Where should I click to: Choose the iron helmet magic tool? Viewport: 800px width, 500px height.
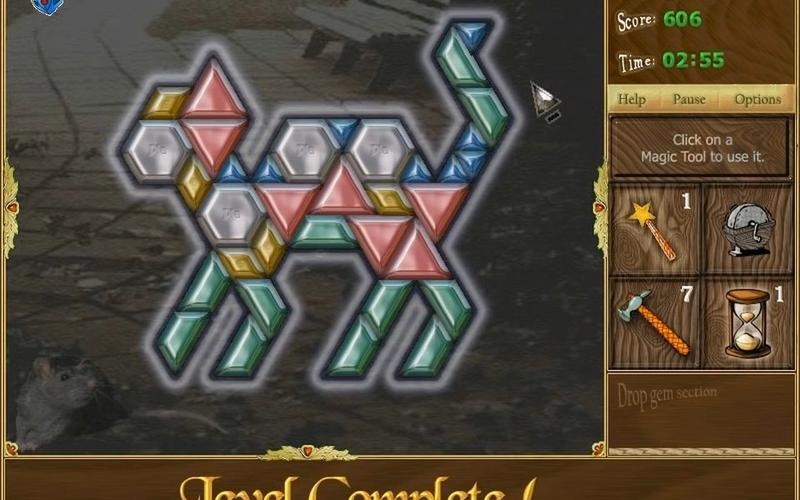point(748,228)
